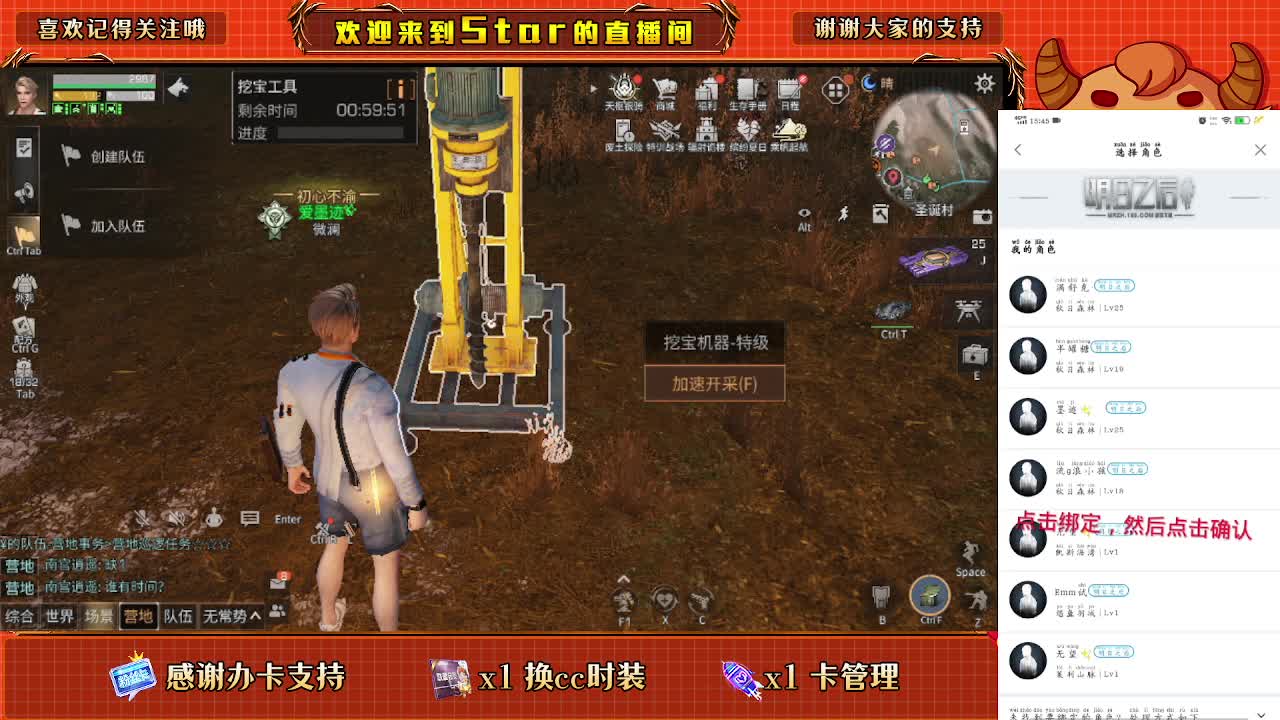
Task: Open the 天枢银骑 event icon
Action: pos(623,90)
